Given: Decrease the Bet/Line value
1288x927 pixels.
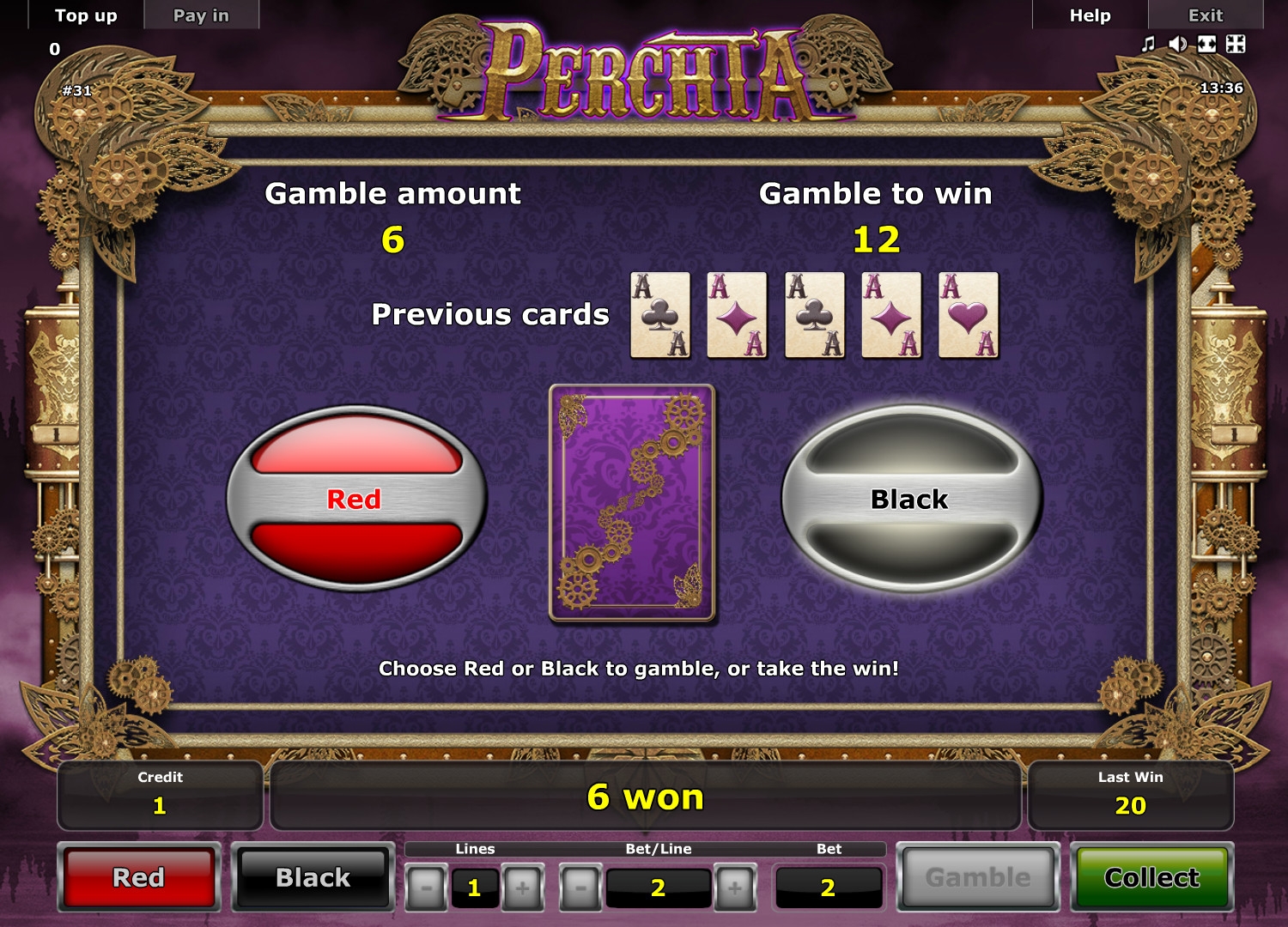Looking at the screenshot, I should (x=580, y=888).
